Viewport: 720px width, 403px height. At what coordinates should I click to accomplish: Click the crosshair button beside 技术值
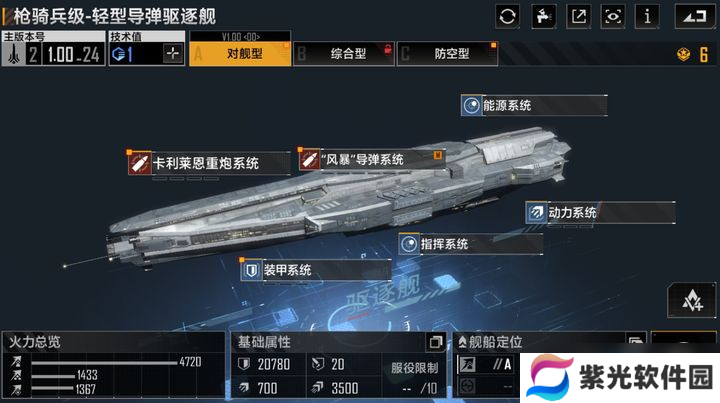(174, 54)
